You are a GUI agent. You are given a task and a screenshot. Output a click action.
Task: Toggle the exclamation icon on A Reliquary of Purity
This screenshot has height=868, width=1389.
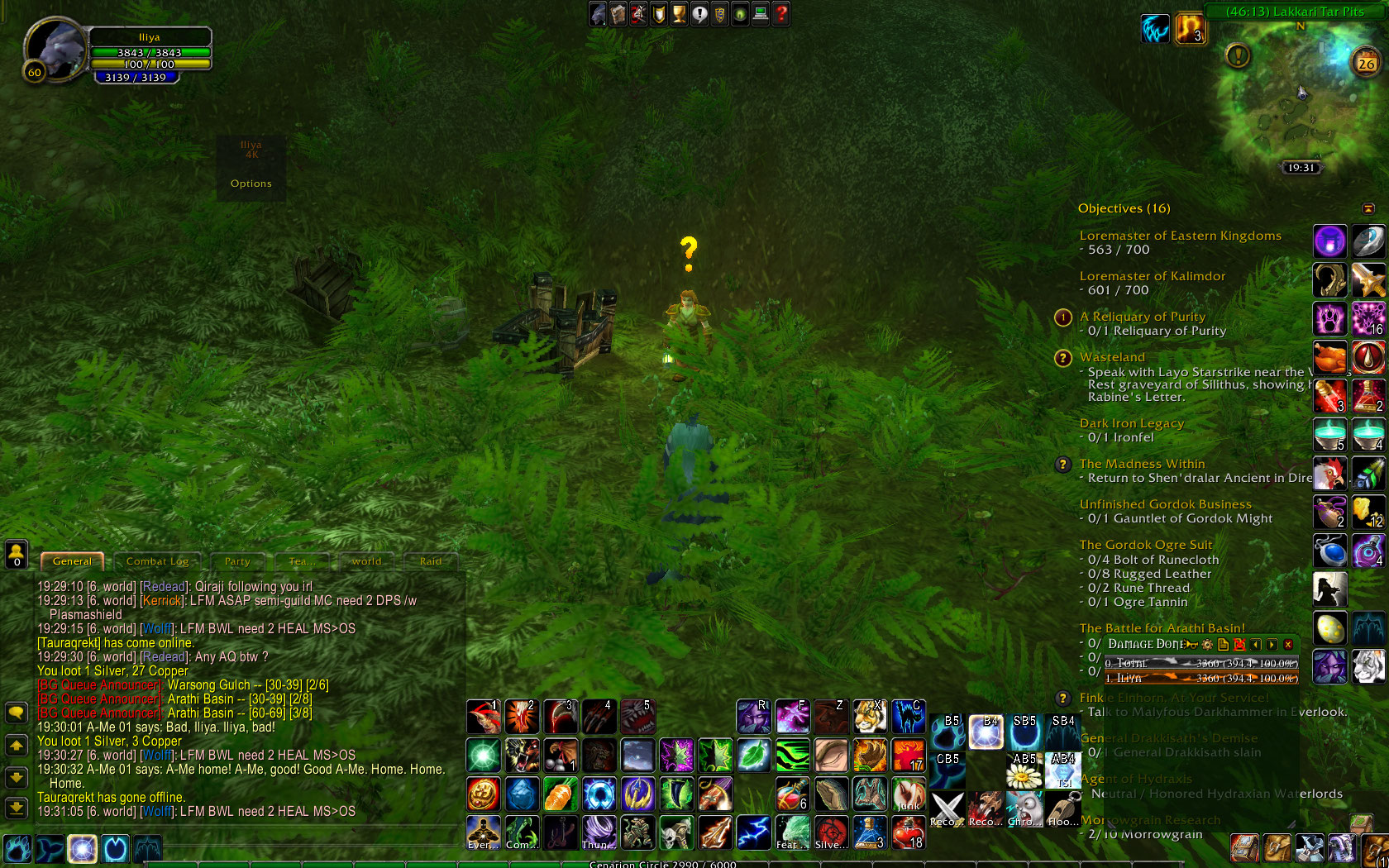pyautogui.click(x=1063, y=317)
